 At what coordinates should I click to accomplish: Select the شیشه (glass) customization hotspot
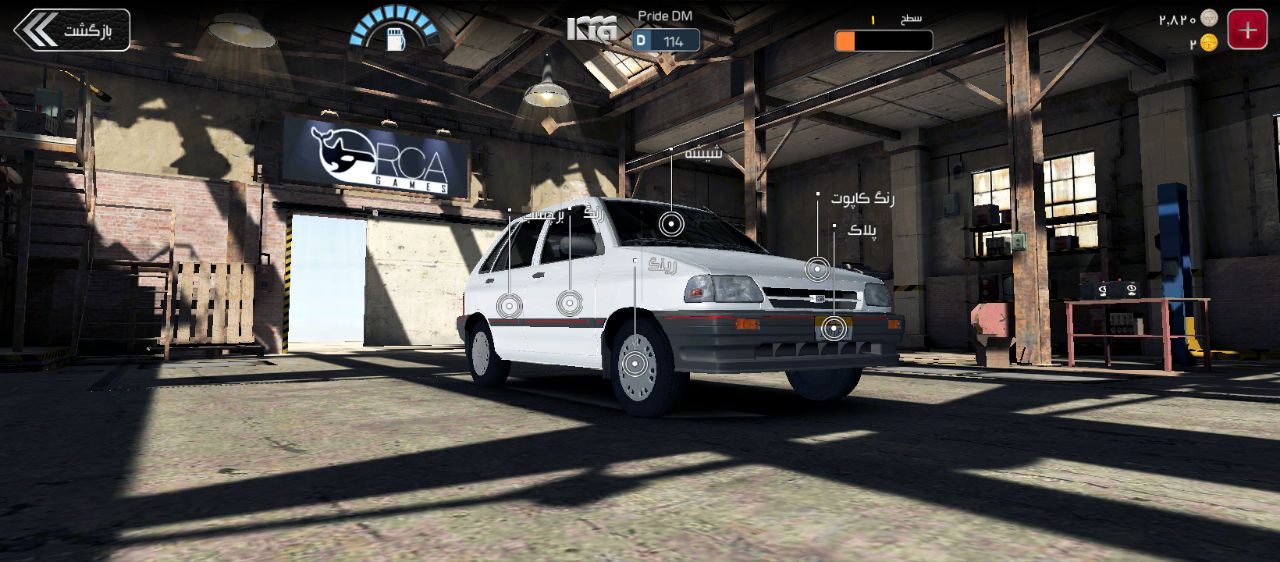[x=672, y=225]
